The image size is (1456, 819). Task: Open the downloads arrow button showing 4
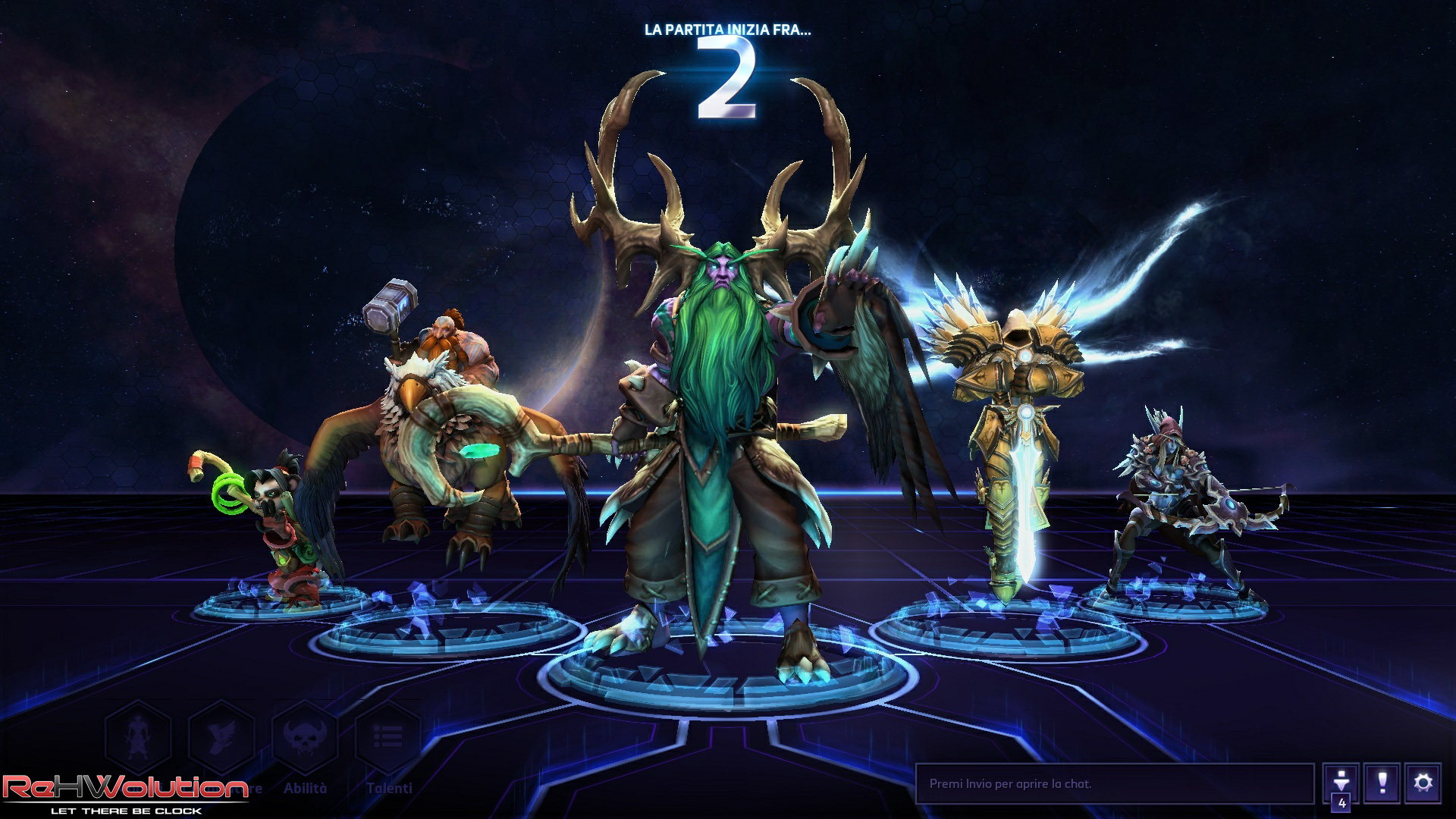(x=1341, y=783)
